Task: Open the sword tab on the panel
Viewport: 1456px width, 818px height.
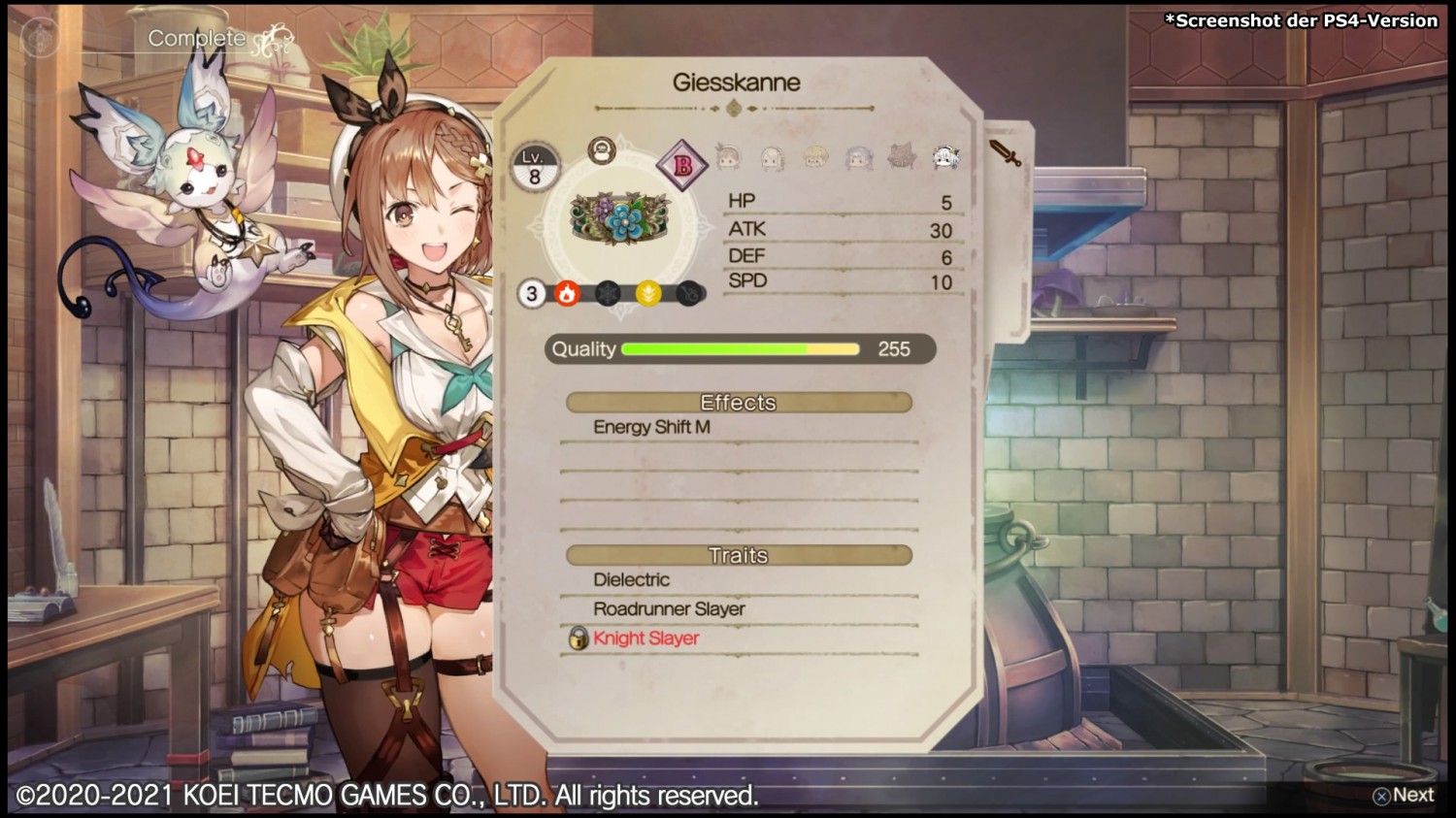Action: 1005,152
